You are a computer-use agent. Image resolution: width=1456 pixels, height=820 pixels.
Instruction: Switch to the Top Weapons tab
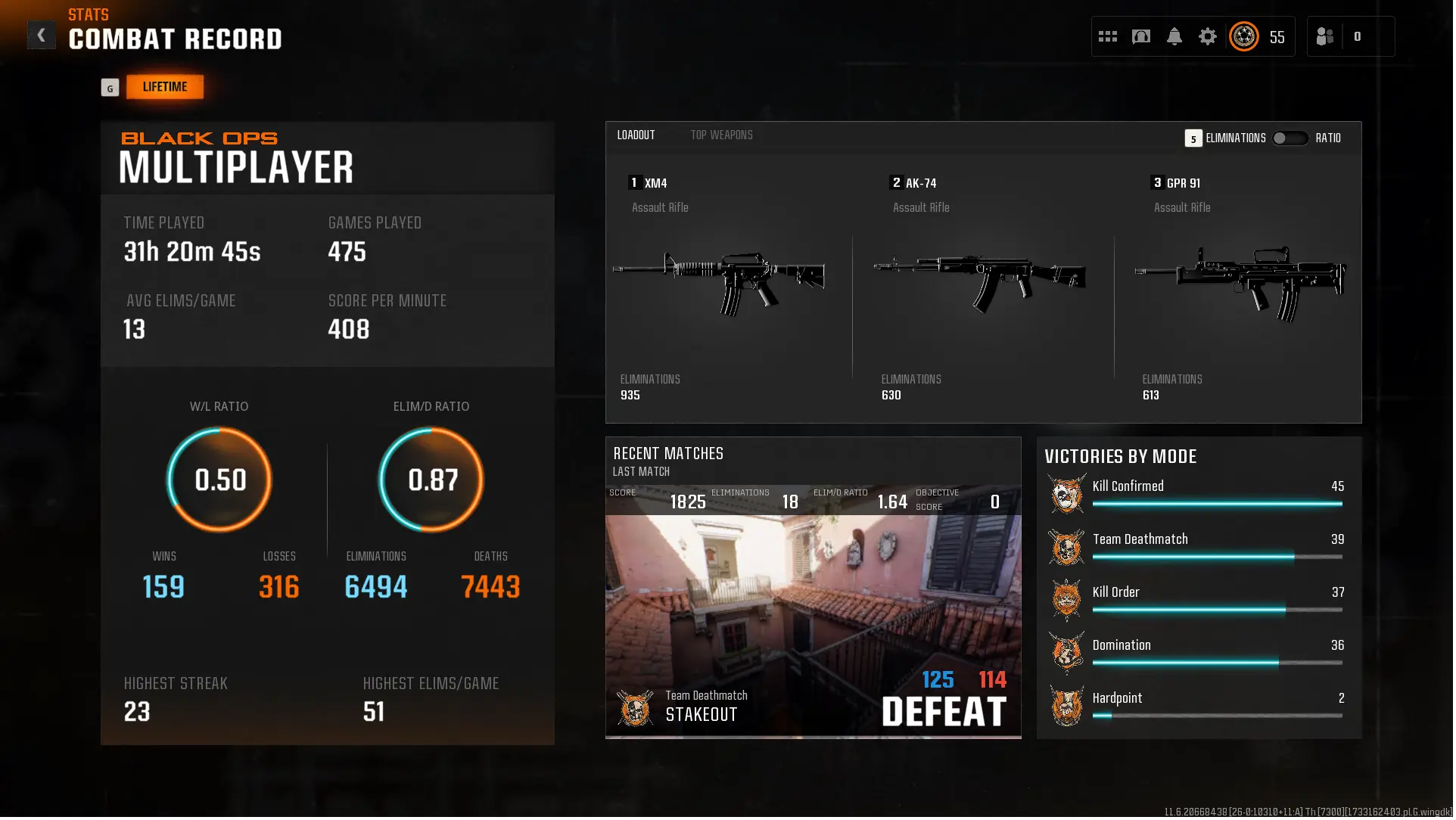[721, 135]
